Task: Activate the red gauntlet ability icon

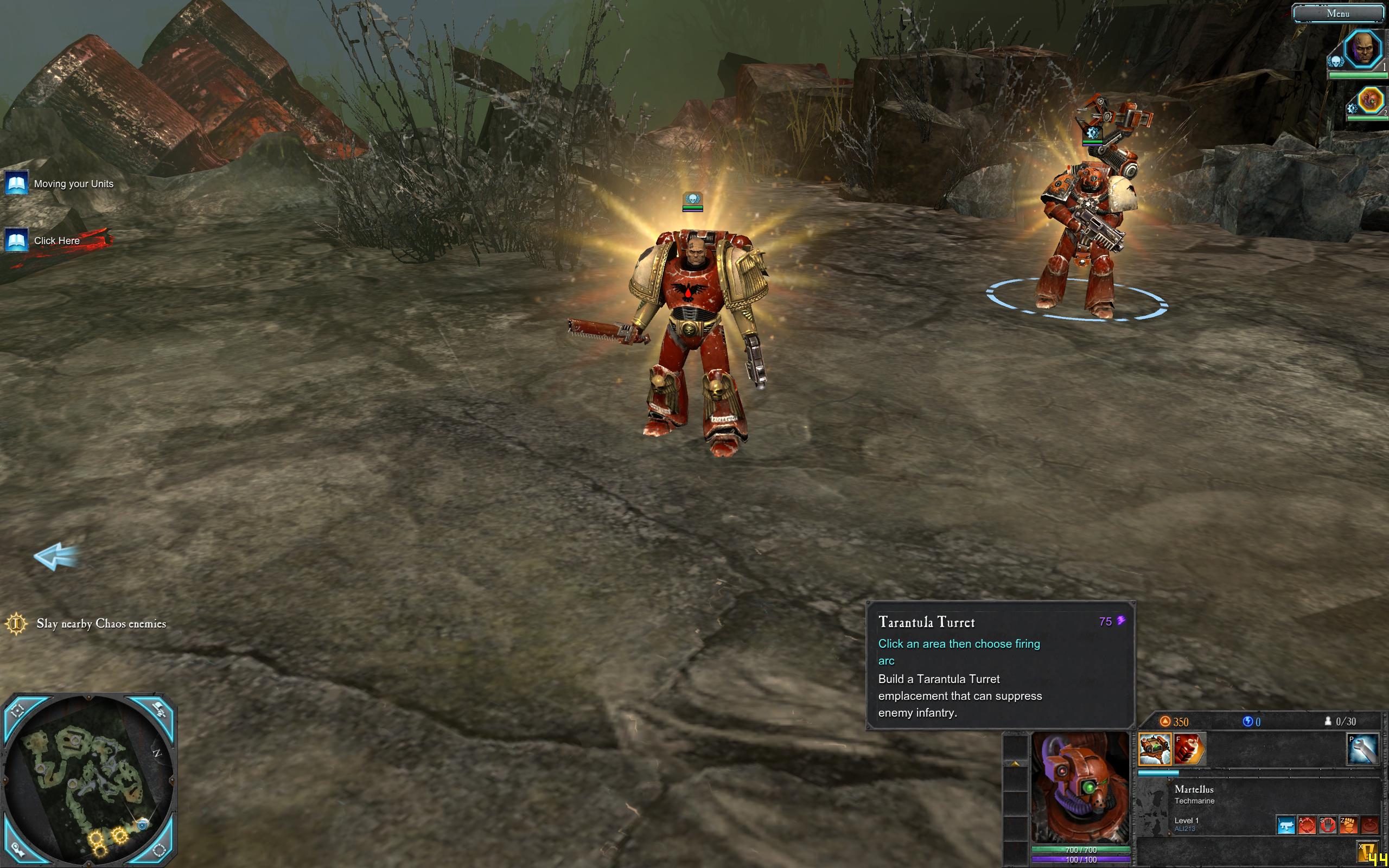Action: click(1189, 749)
